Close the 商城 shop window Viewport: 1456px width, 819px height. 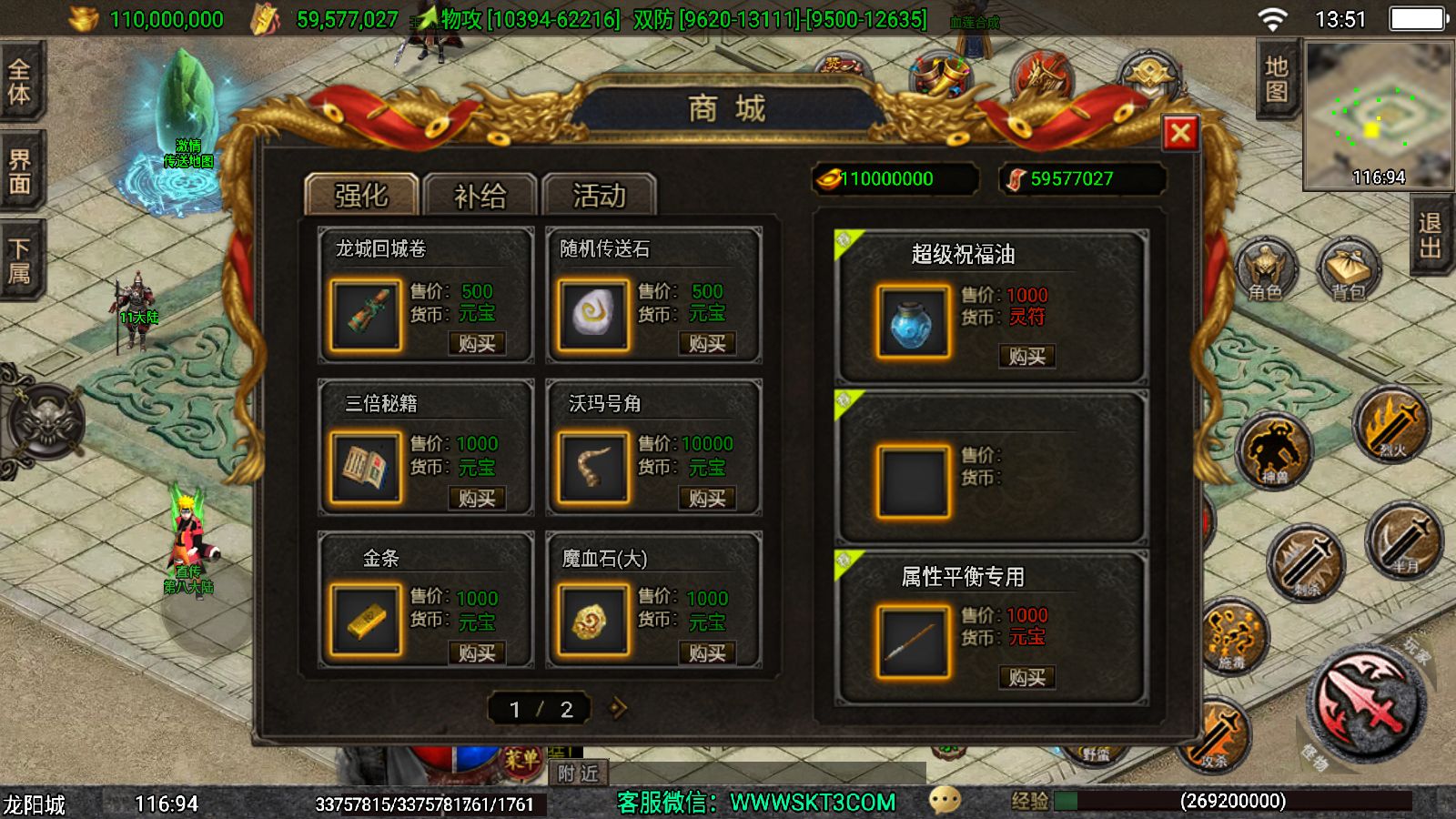(1180, 134)
